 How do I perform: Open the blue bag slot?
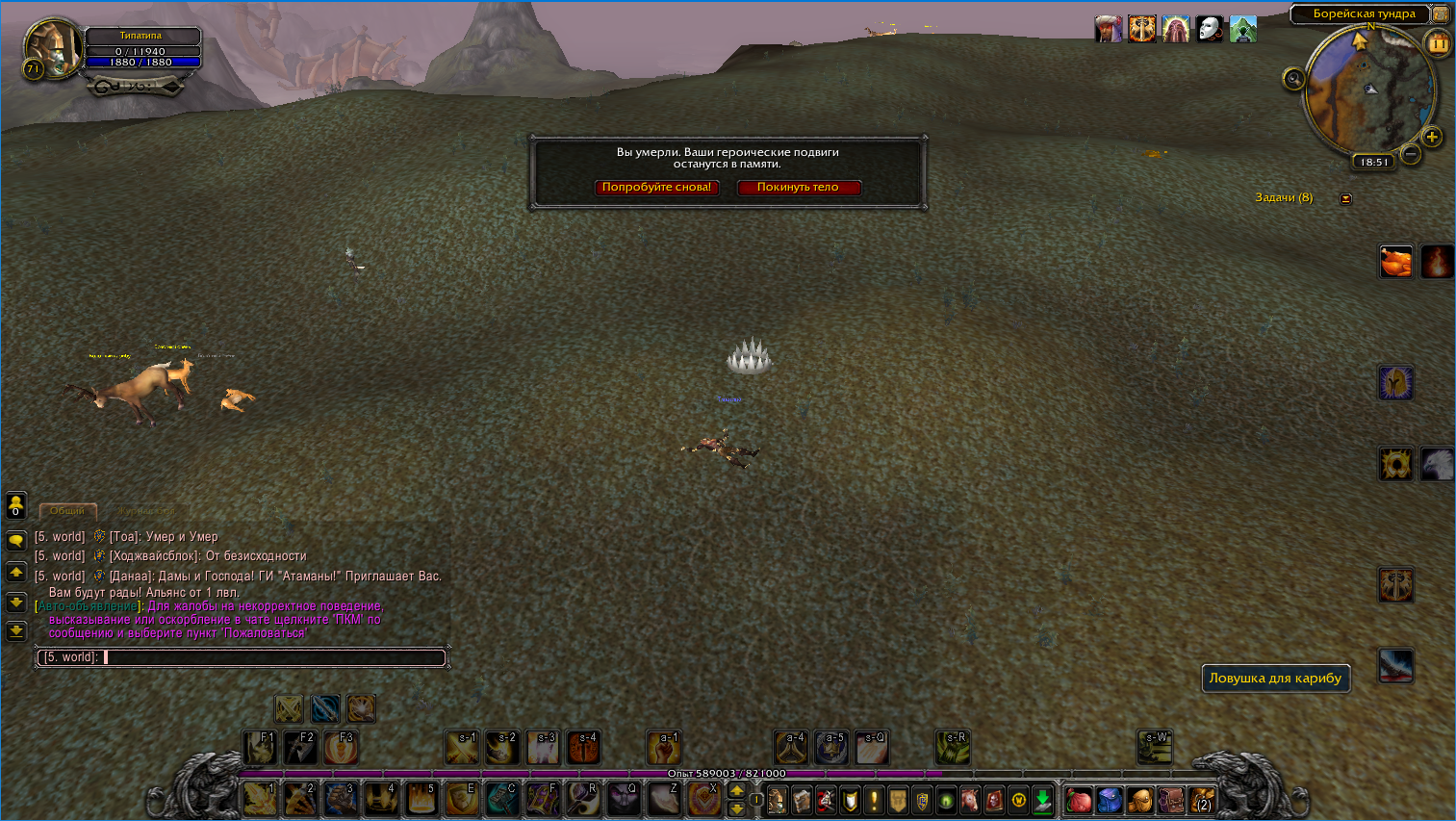(1110, 800)
